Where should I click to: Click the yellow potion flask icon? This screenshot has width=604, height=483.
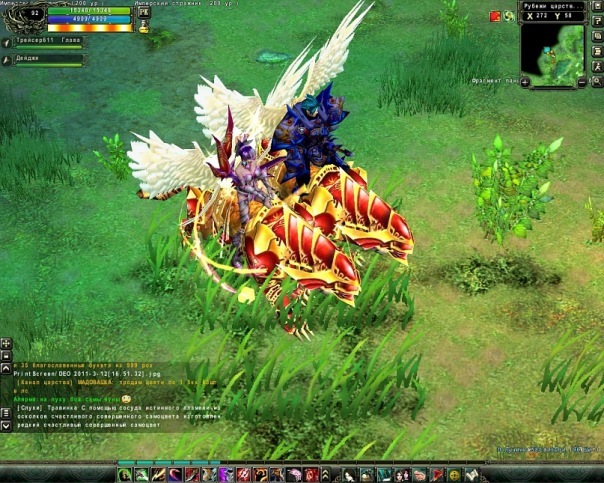click(x=143, y=28)
